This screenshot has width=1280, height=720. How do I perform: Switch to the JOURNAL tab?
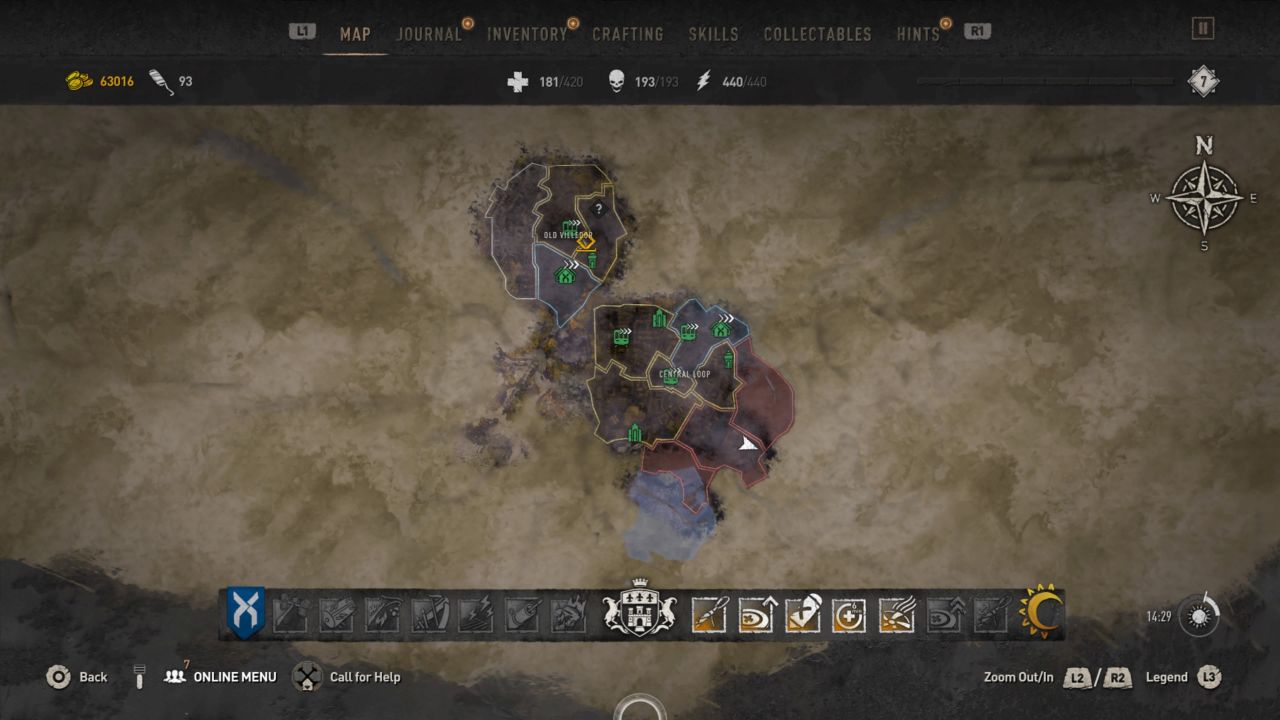tap(429, 33)
